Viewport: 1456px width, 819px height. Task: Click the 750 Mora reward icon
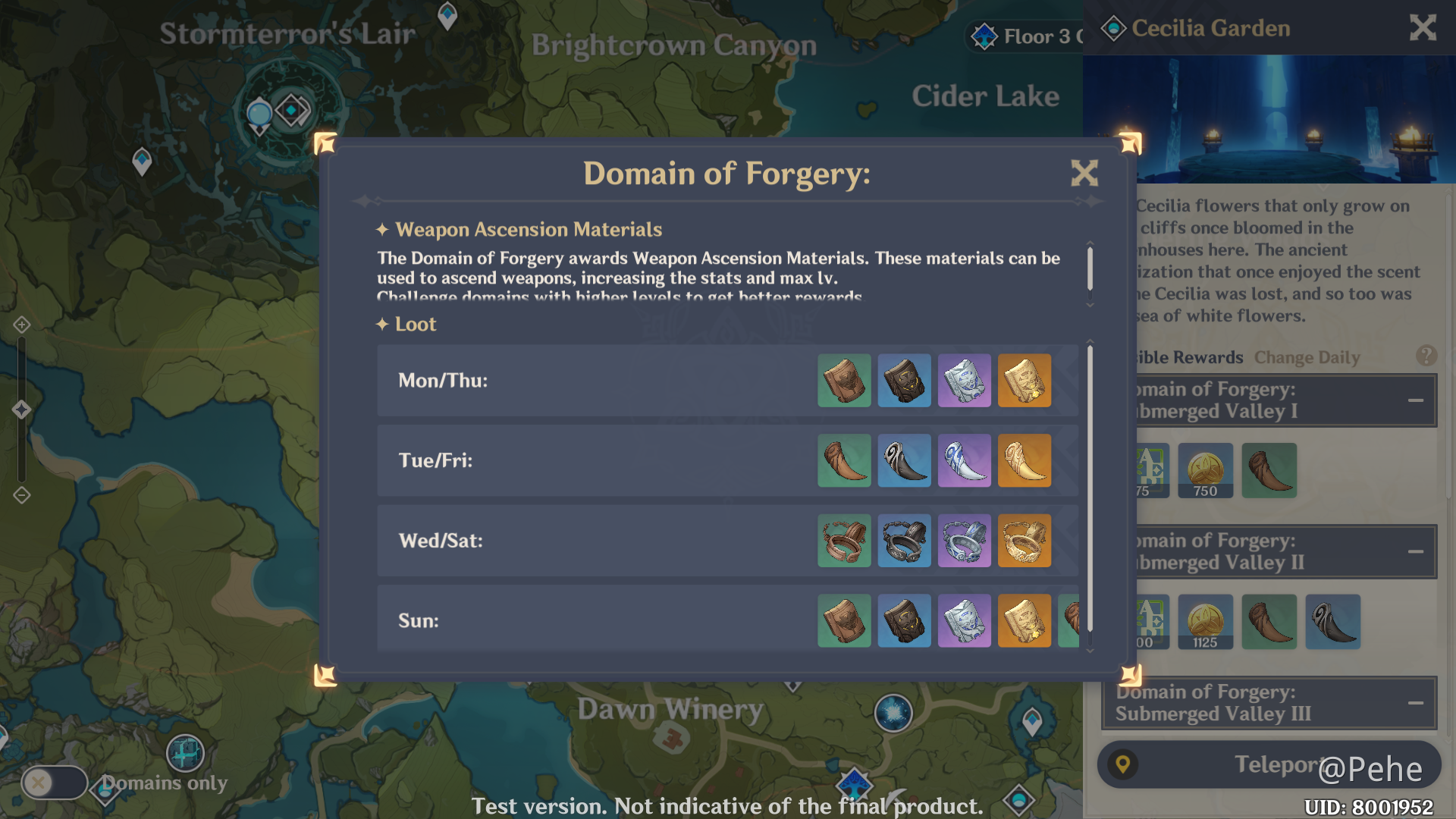click(1205, 471)
